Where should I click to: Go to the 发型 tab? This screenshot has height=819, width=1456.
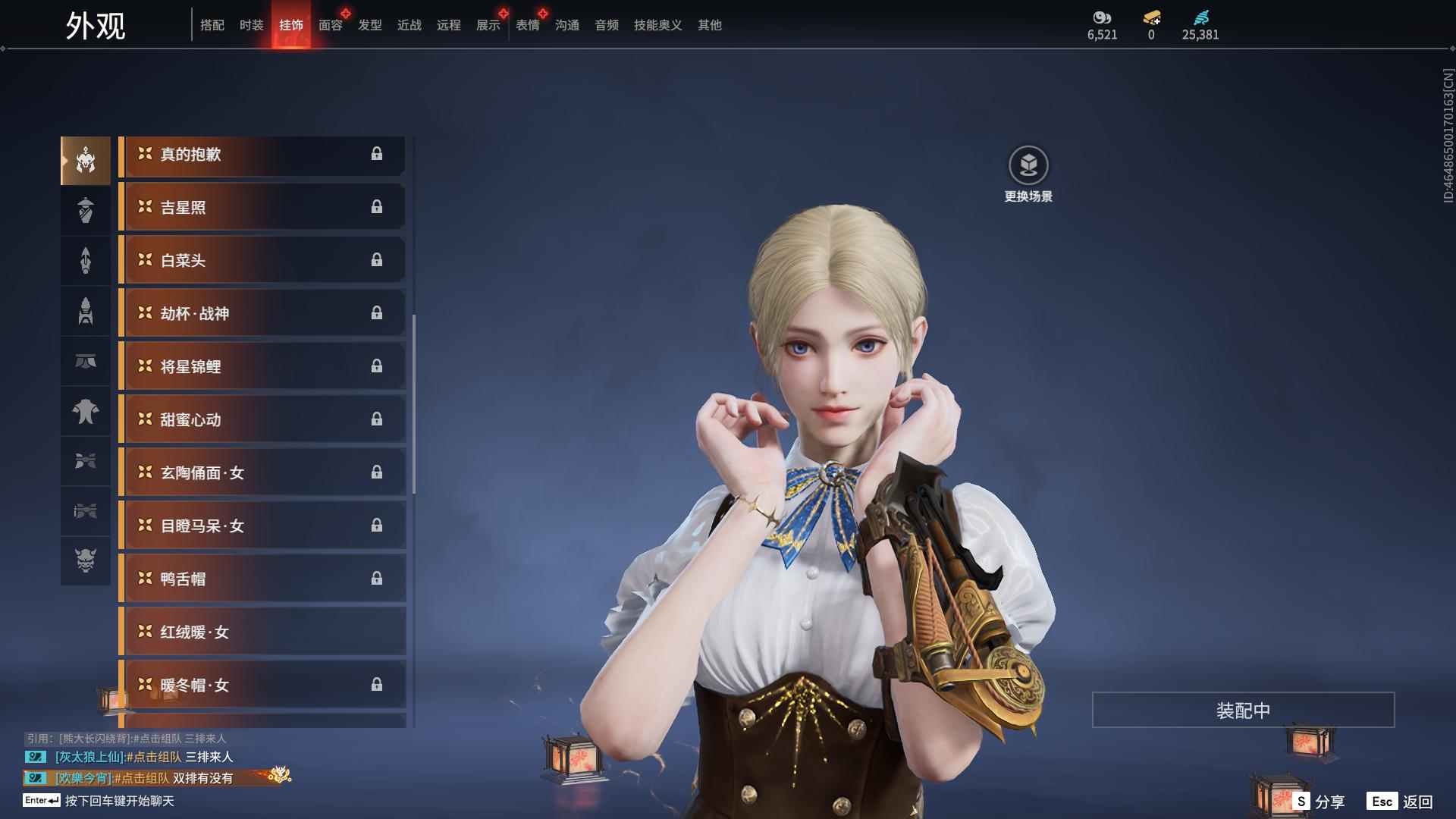tap(370, 25)
